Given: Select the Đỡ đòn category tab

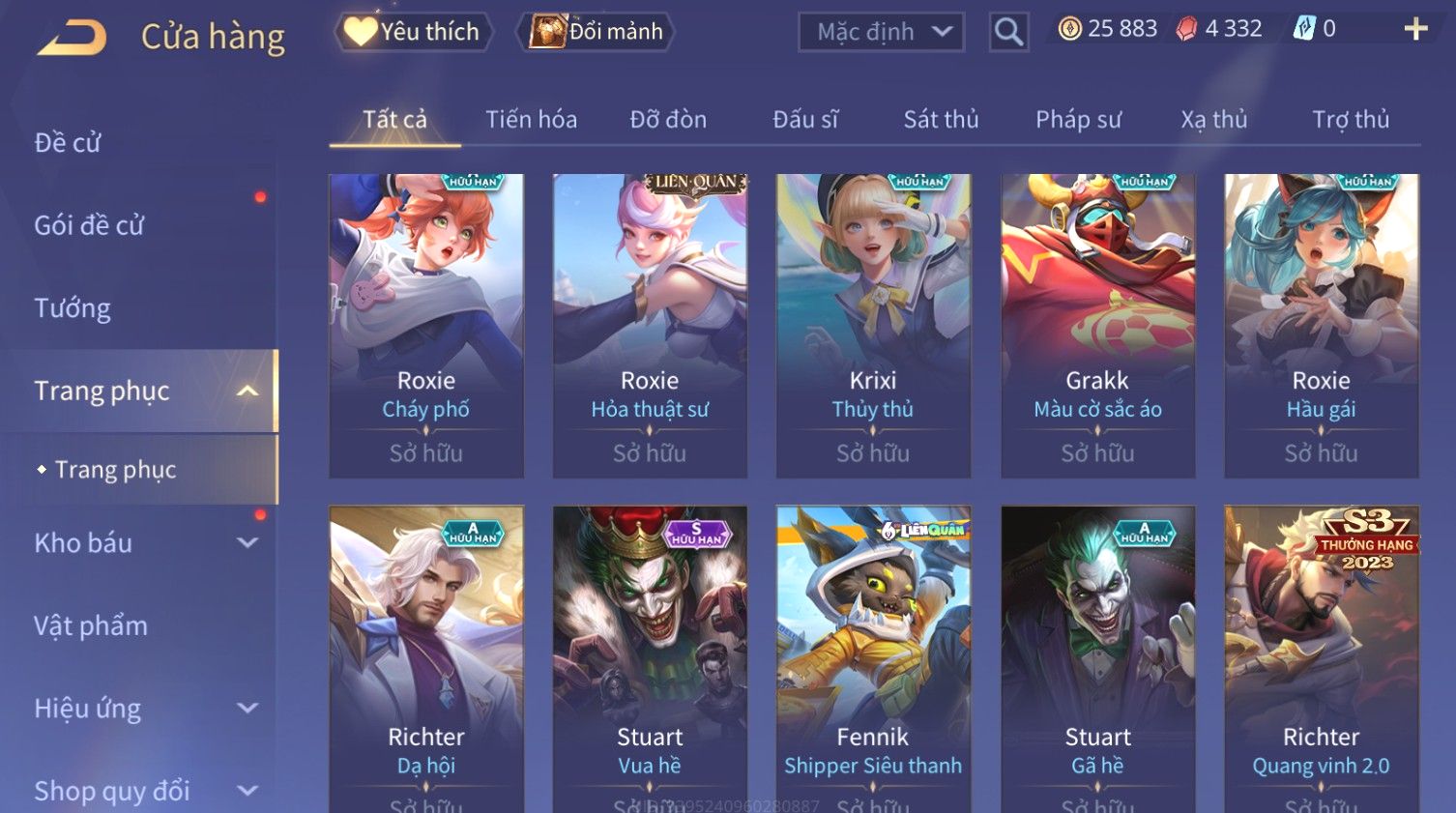Looking at the screenshot, I should click(x=668, y=120).
